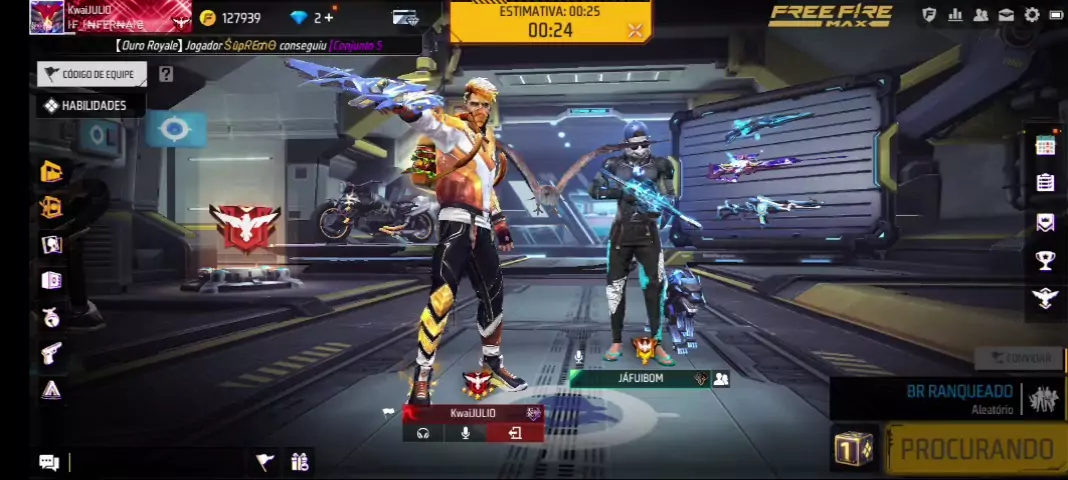This screenshot has height=480, width=1068.
Task: Toggle the headphones audio button
Action: coord(423,433)
